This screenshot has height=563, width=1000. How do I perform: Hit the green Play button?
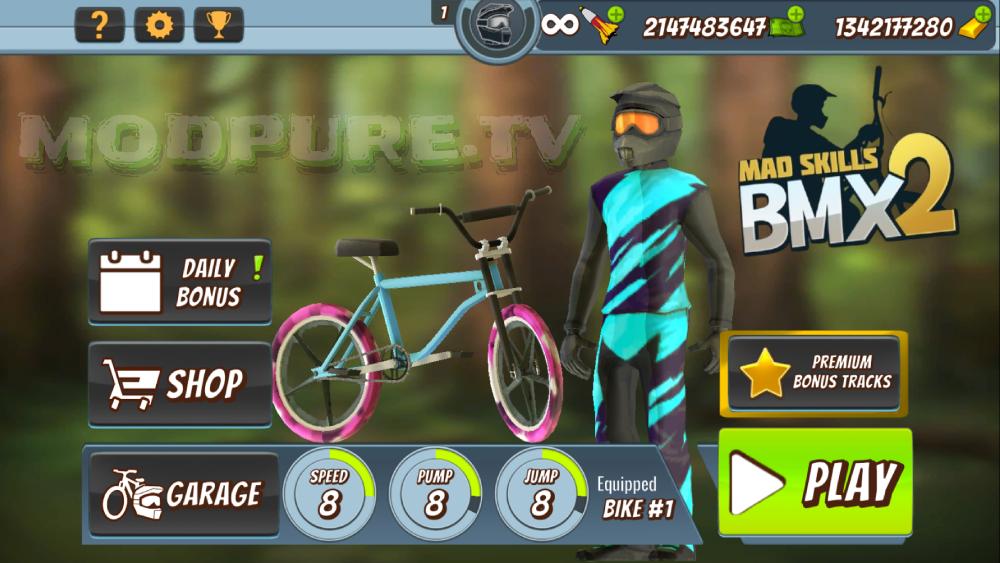815,483
